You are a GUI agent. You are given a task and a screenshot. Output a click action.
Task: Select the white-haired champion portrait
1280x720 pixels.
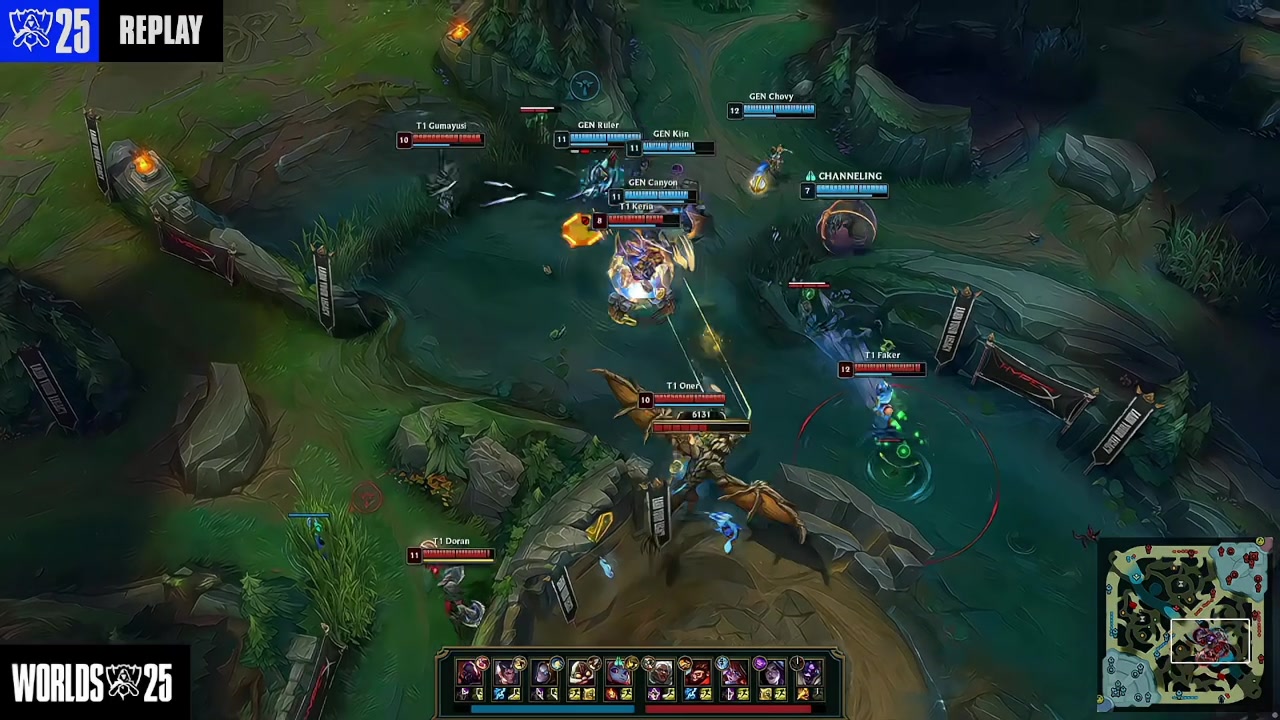(x=661, y=673)
